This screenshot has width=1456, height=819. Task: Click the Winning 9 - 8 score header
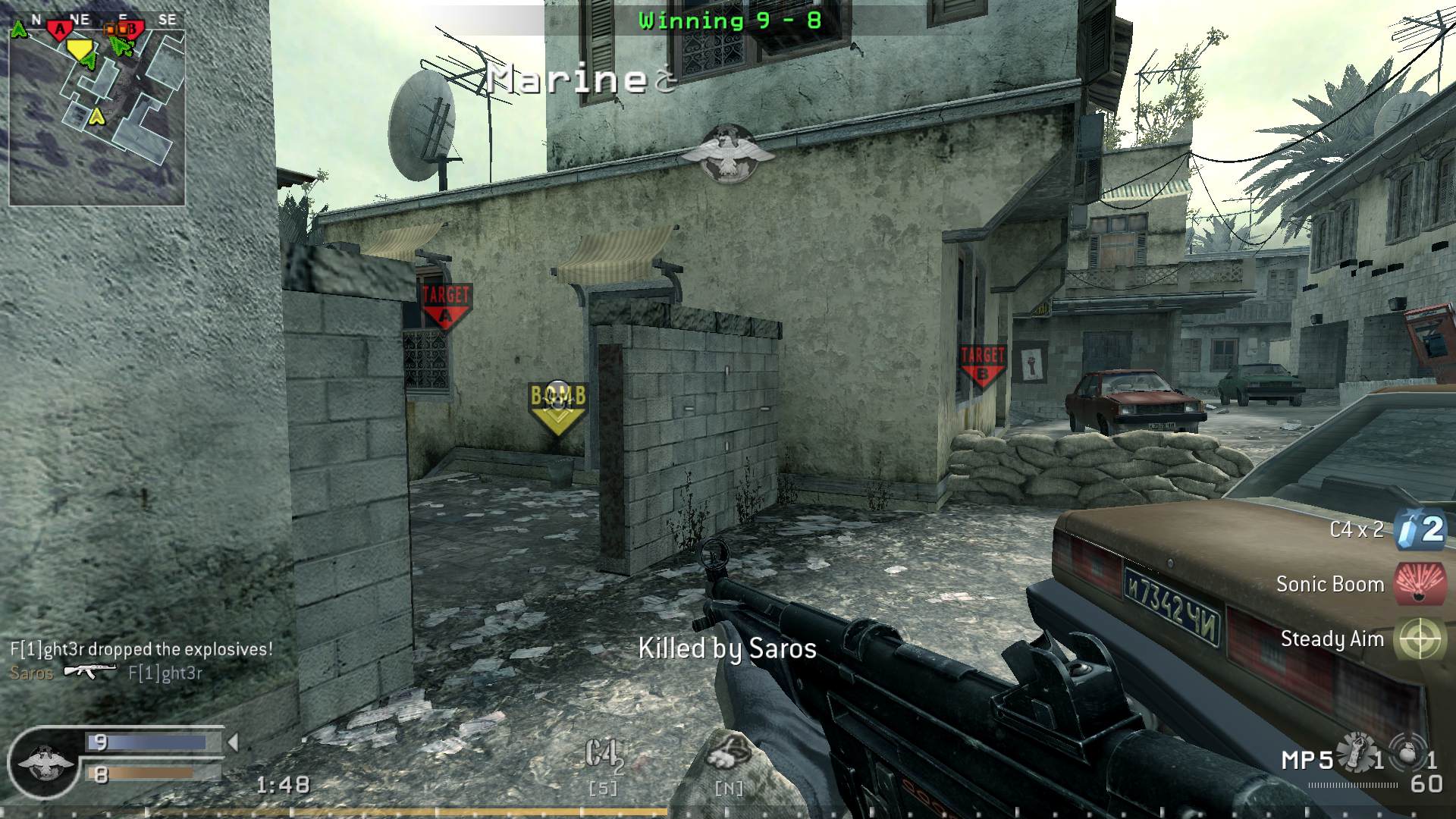(730, 20)
